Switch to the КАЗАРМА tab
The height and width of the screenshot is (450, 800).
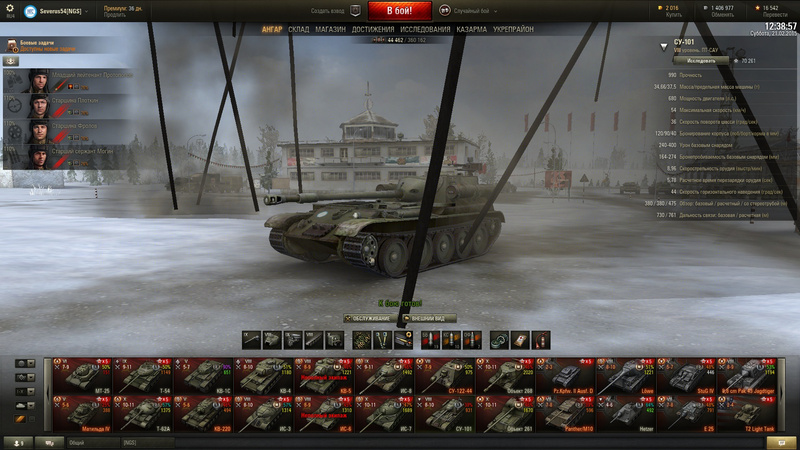point(472,30)
